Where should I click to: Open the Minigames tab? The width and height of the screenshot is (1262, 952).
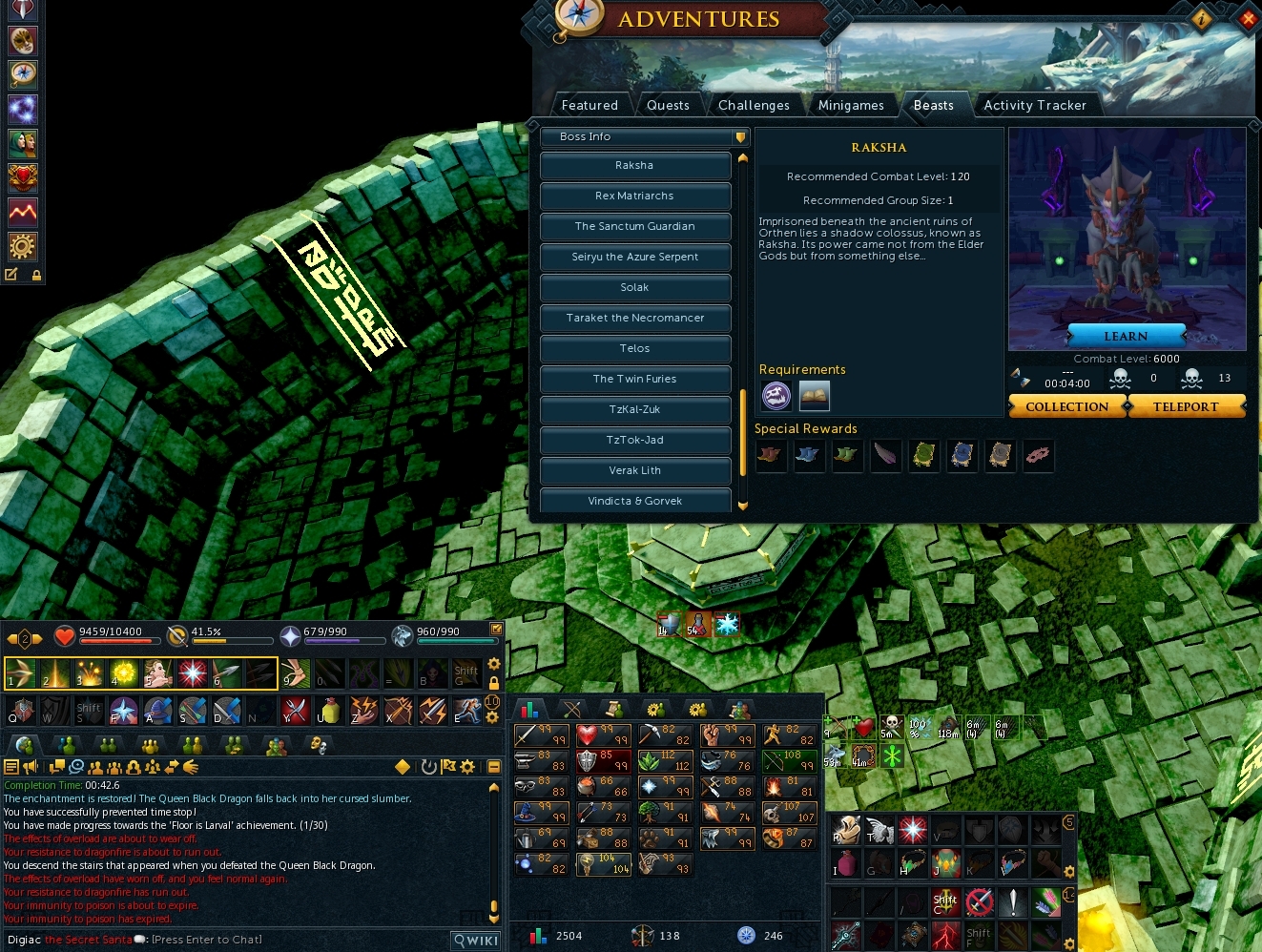(x=852, y=105)
